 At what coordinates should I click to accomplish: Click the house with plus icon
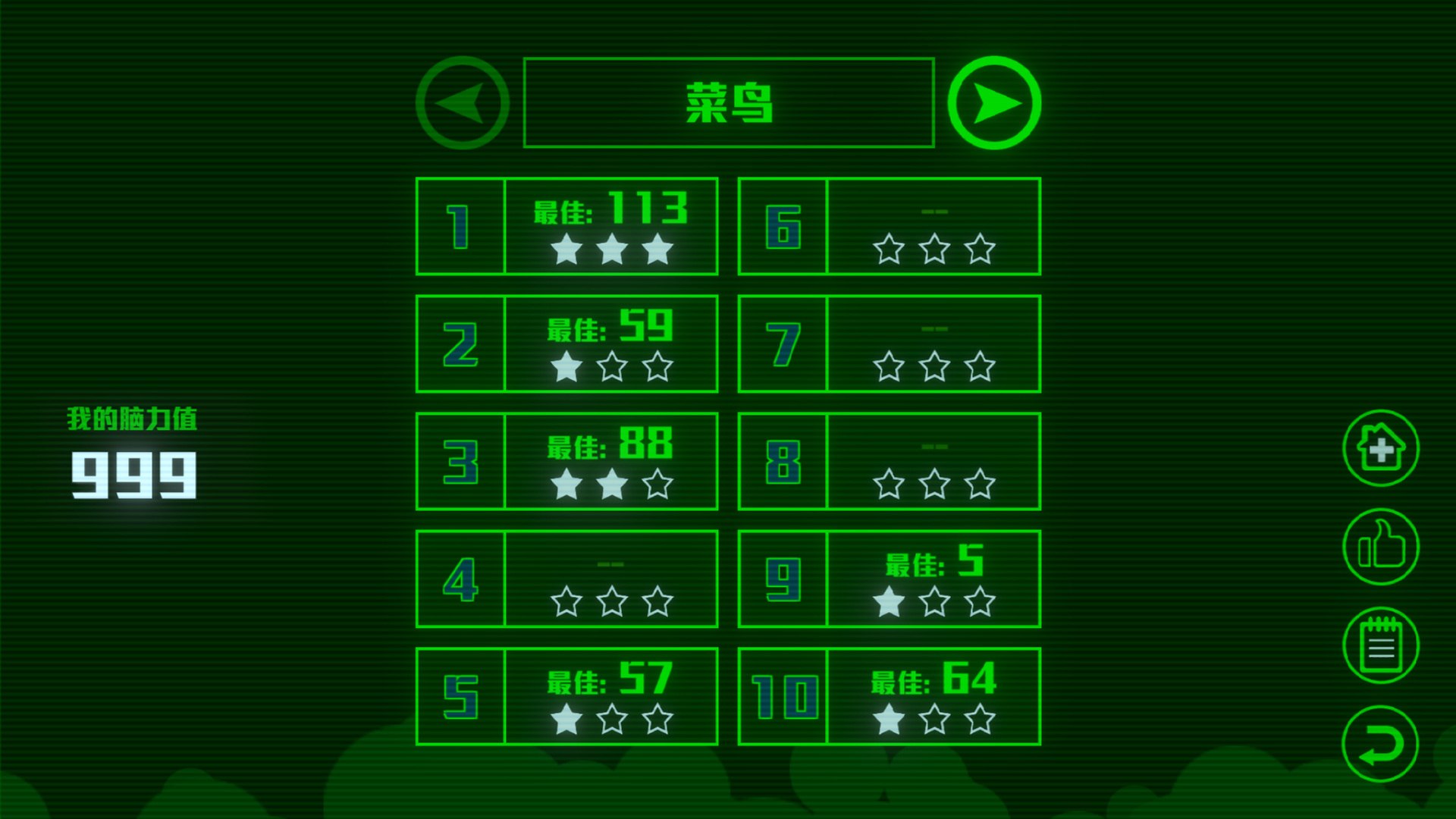coord(1380,447)
